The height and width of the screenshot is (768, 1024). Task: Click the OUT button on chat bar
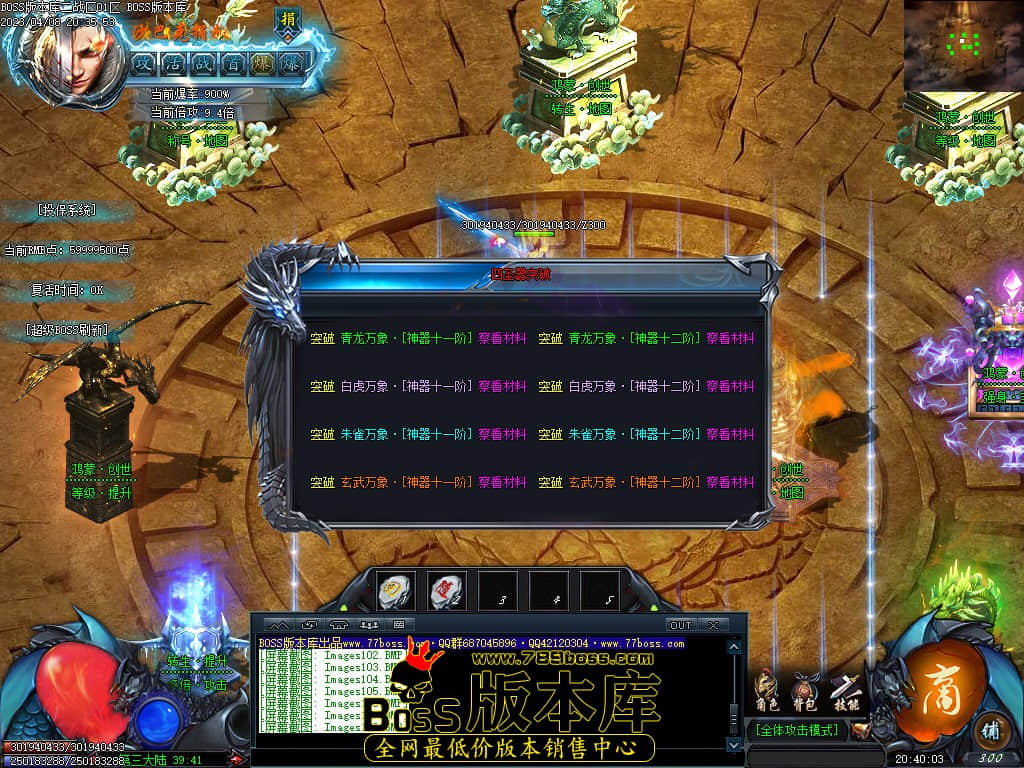(680, 625)
